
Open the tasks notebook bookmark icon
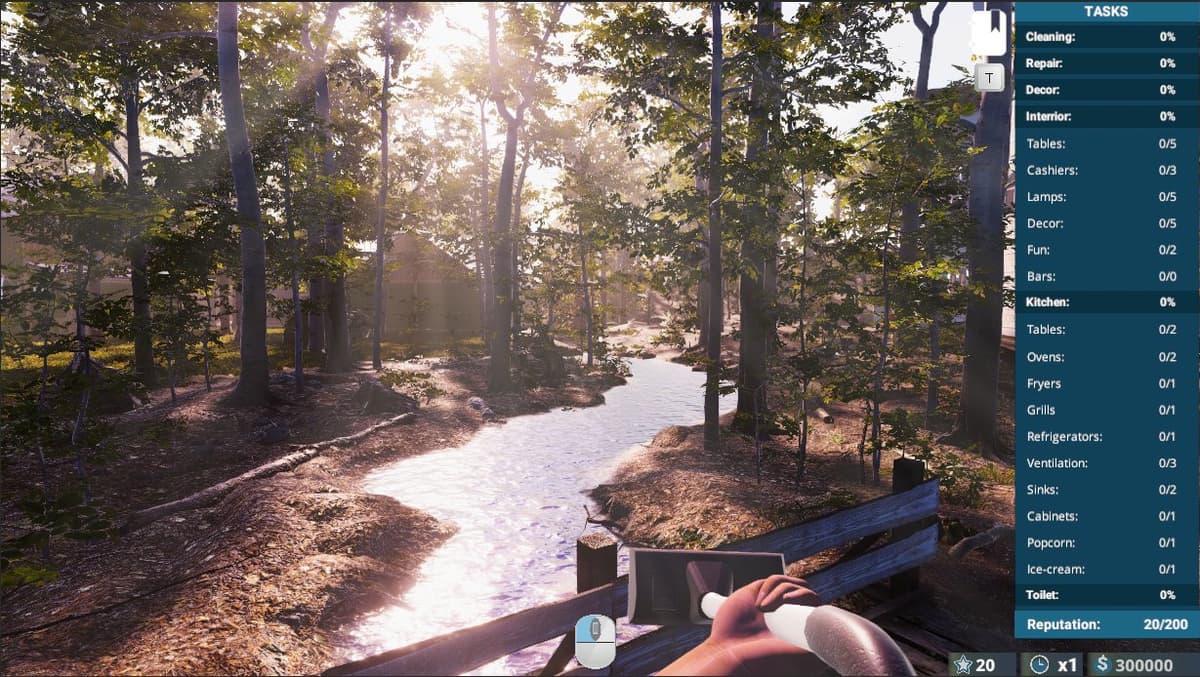coord(989,32)
